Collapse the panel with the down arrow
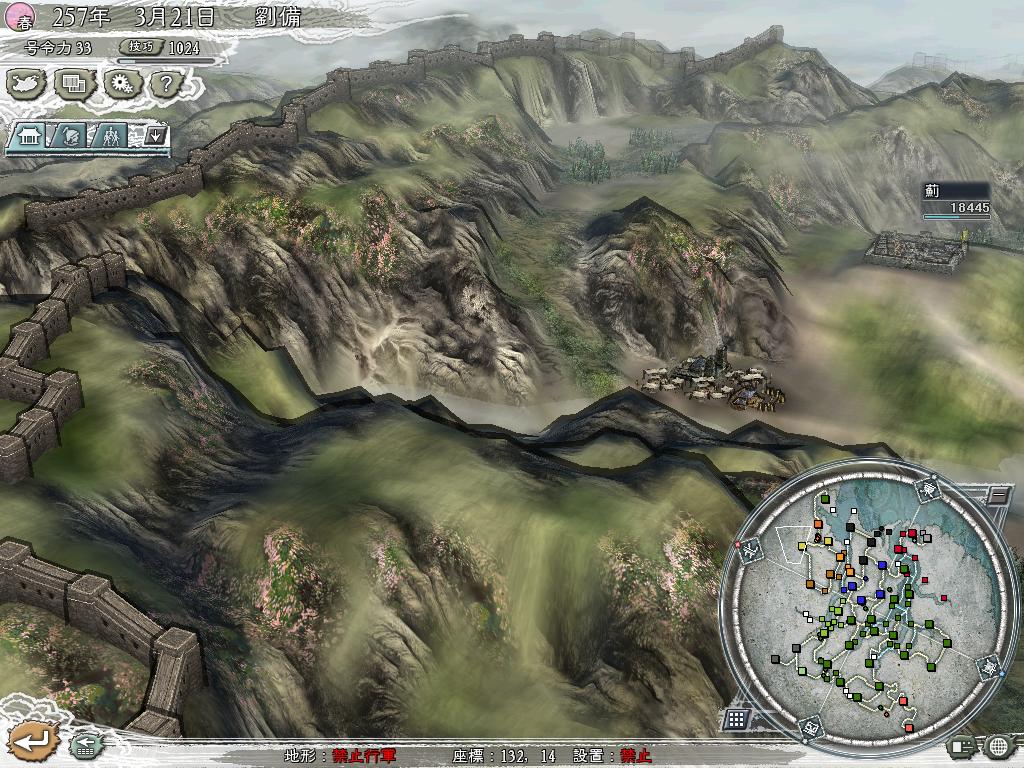 click(x=156, y=135)
